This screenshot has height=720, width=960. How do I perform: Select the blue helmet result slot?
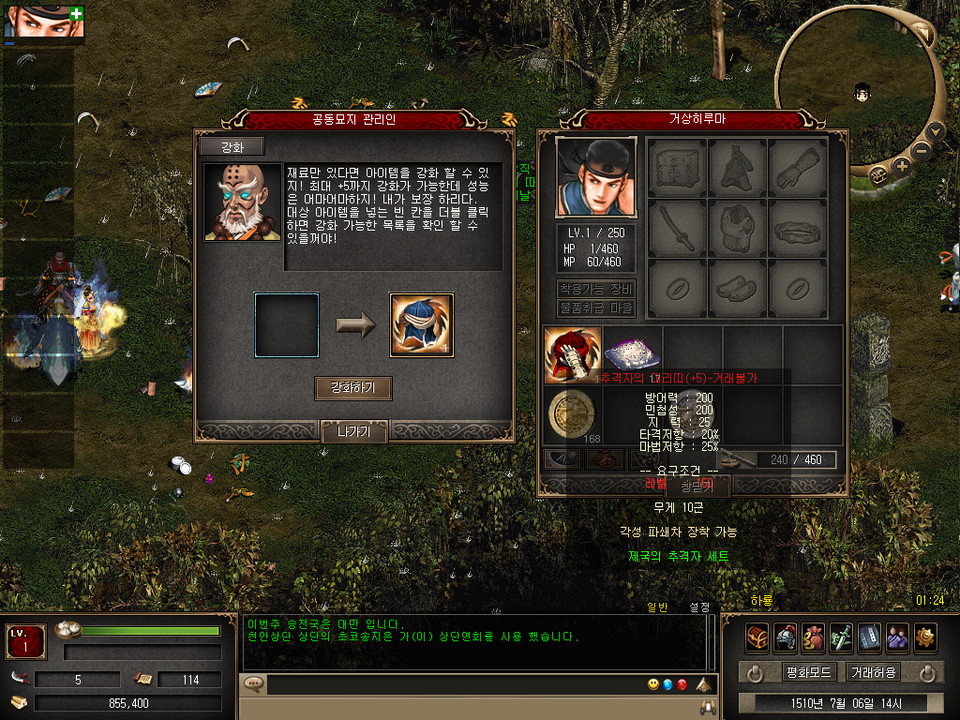tap(421, 325)
